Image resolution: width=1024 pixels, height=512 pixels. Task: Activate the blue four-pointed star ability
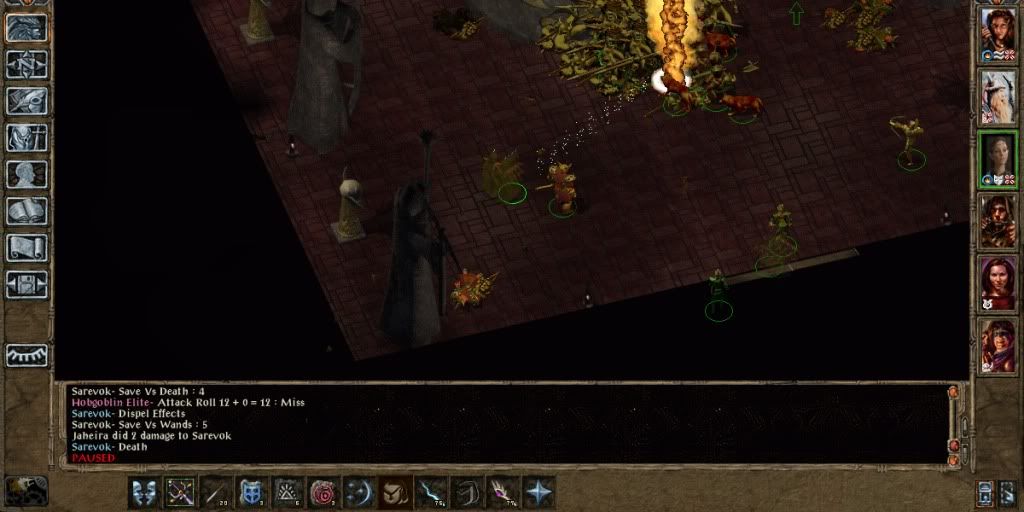[x=538, y=491]
